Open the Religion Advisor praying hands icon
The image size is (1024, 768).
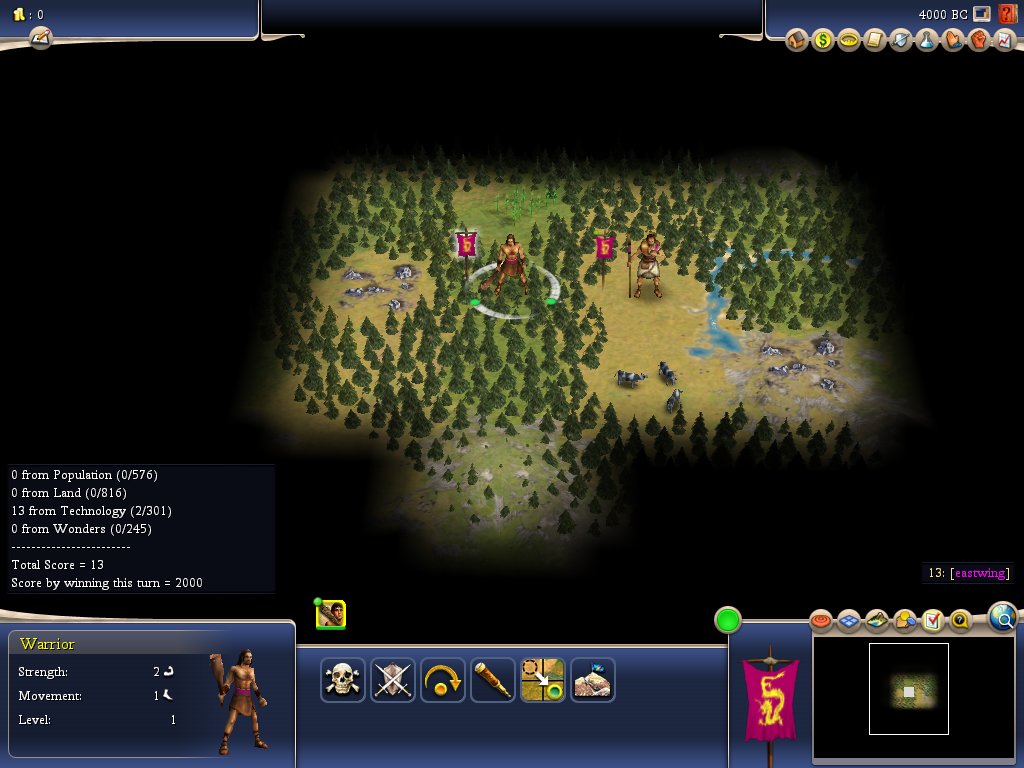pos(953,41)
